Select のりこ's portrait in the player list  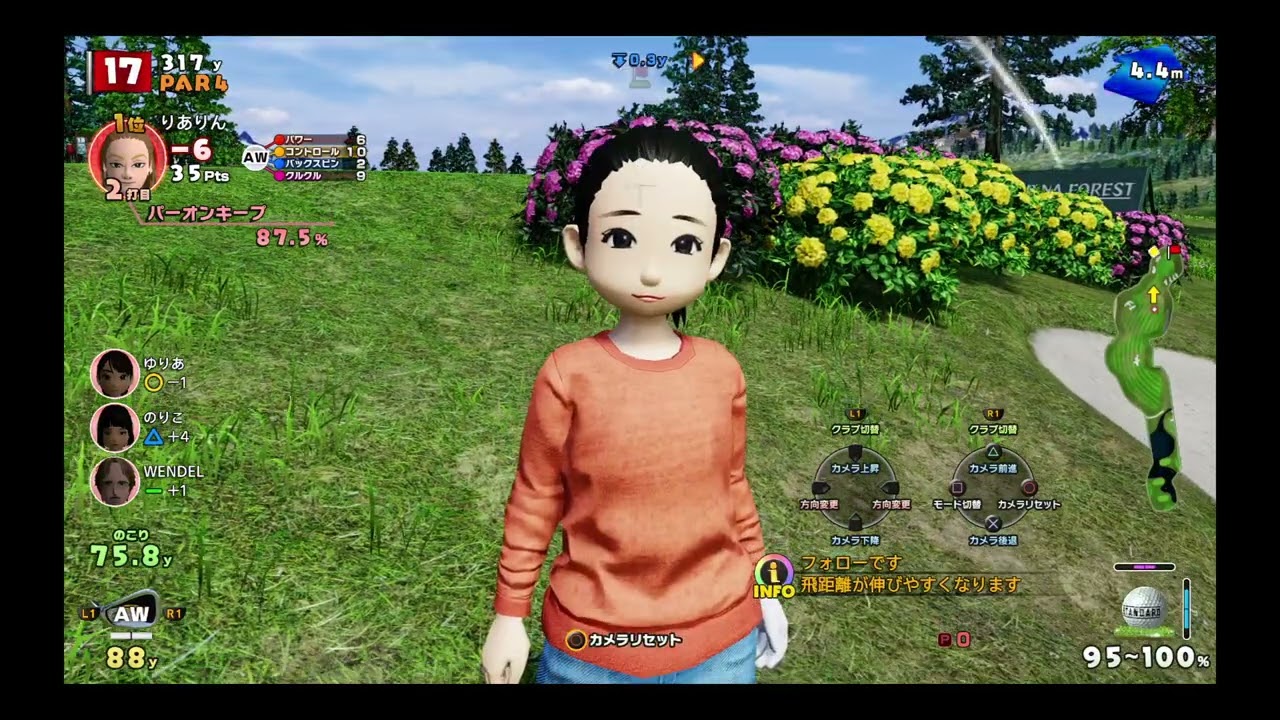(x=115, y=427)
